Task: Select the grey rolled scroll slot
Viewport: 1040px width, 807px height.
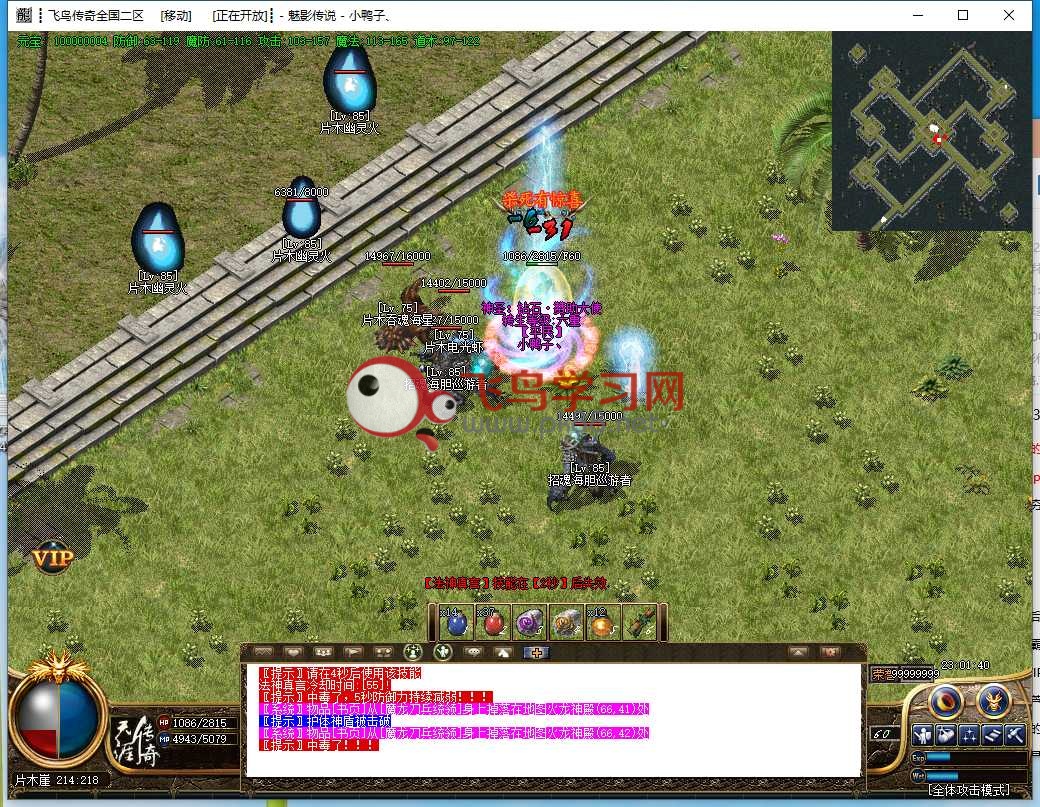Action: [x=566, y=623]
